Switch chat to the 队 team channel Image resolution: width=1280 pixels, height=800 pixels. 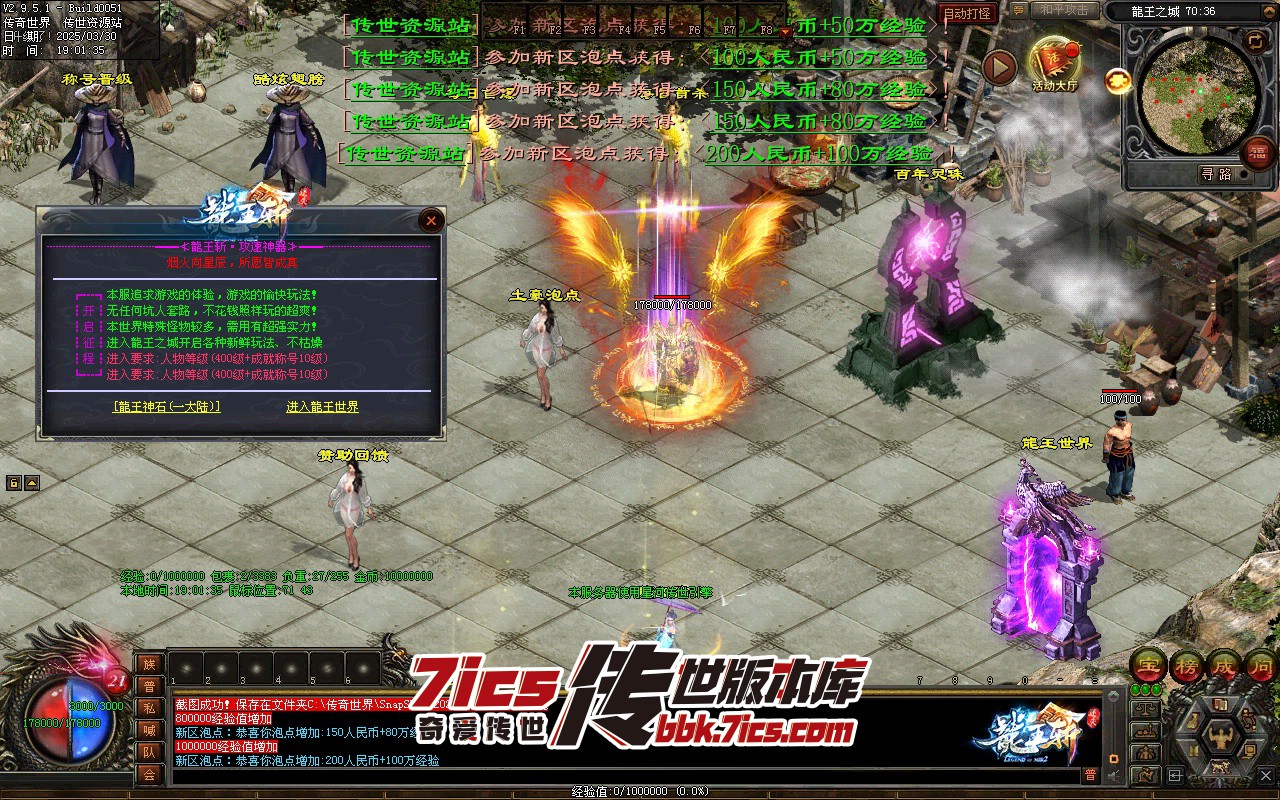(x=149, y=752)
